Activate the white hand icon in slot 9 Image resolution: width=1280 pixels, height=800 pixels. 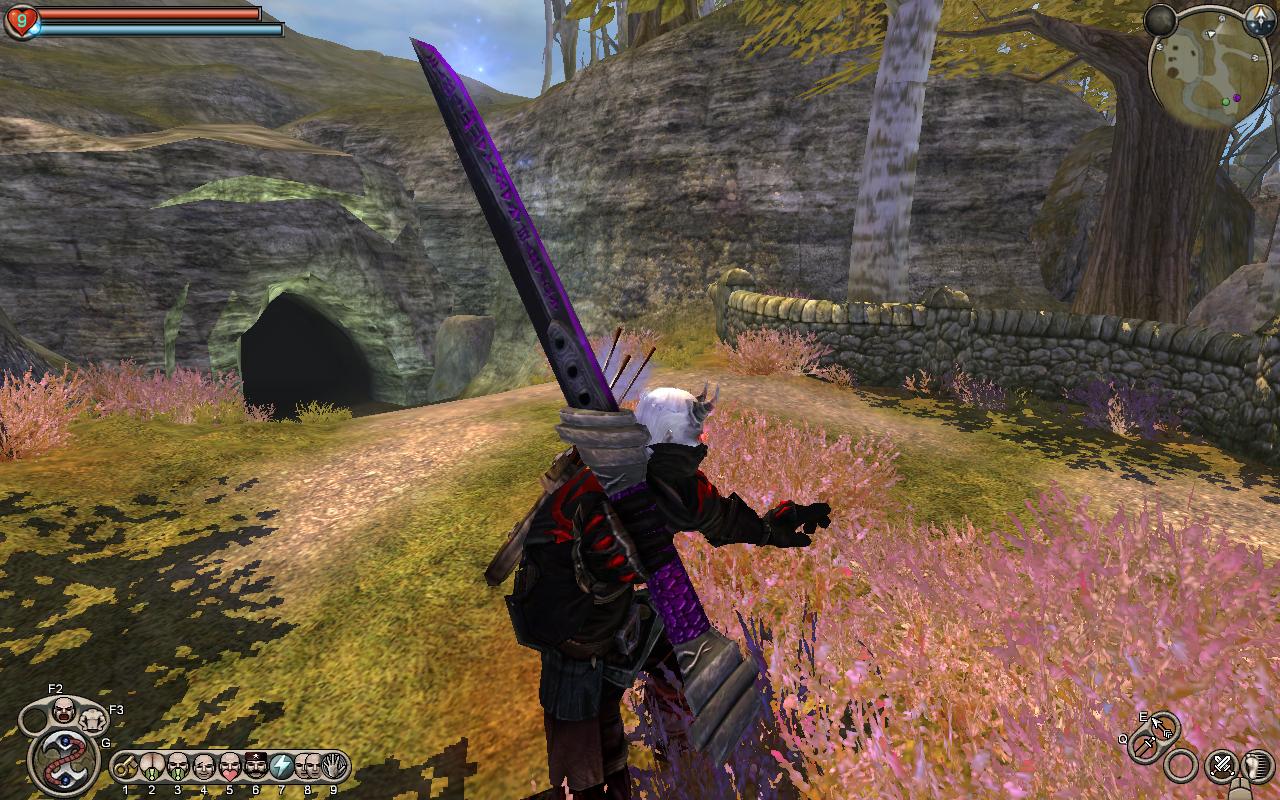333,766
